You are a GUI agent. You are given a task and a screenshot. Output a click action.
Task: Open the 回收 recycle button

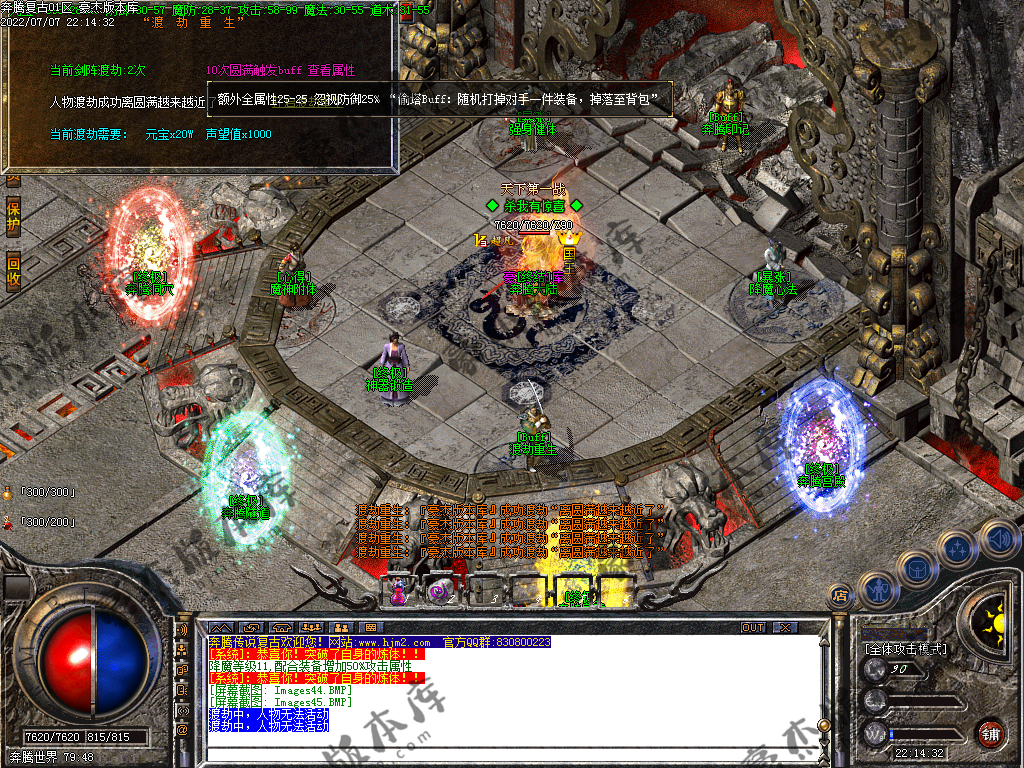(13, 270)
